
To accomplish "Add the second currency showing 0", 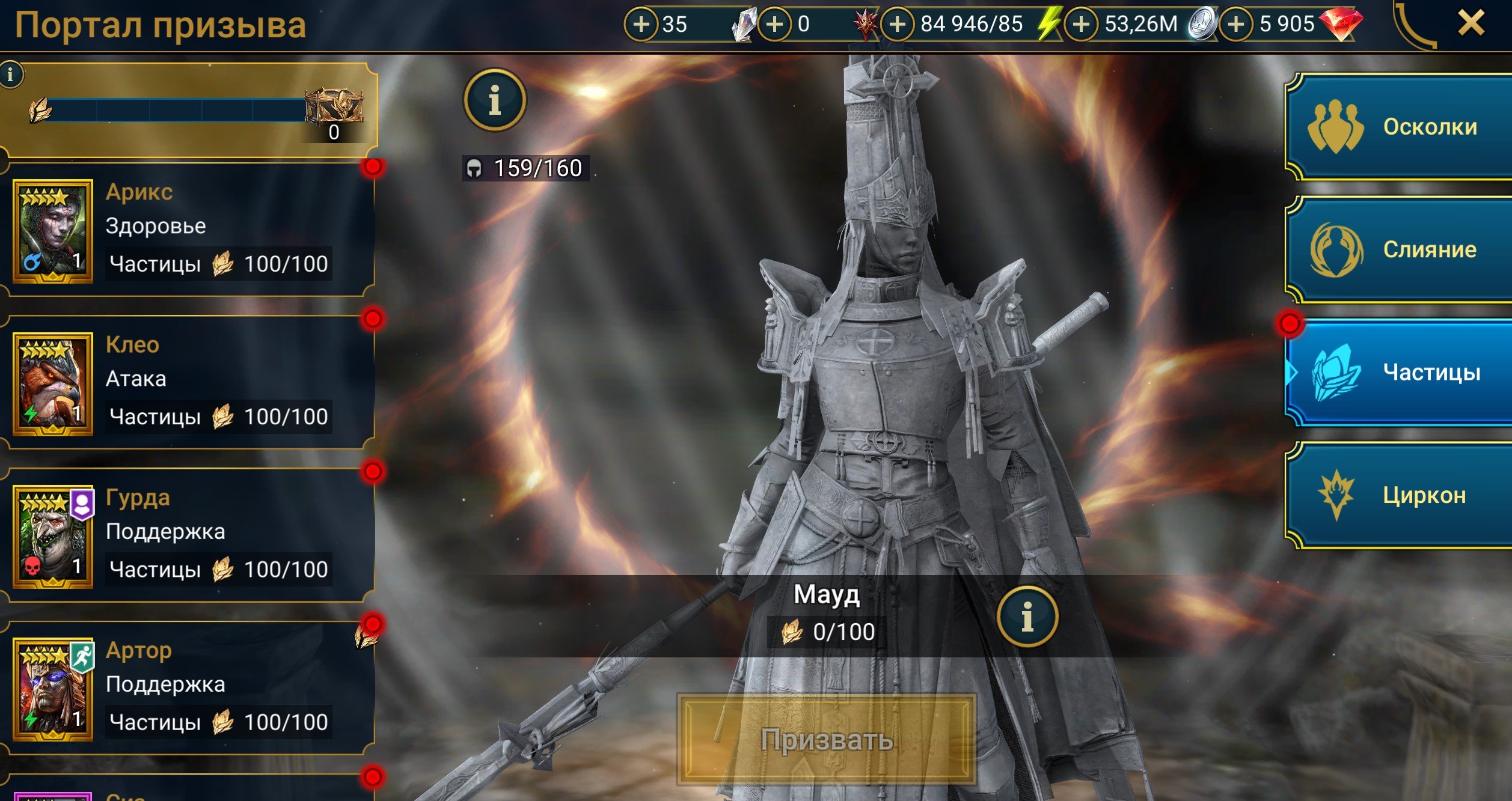I will (774, 24).
